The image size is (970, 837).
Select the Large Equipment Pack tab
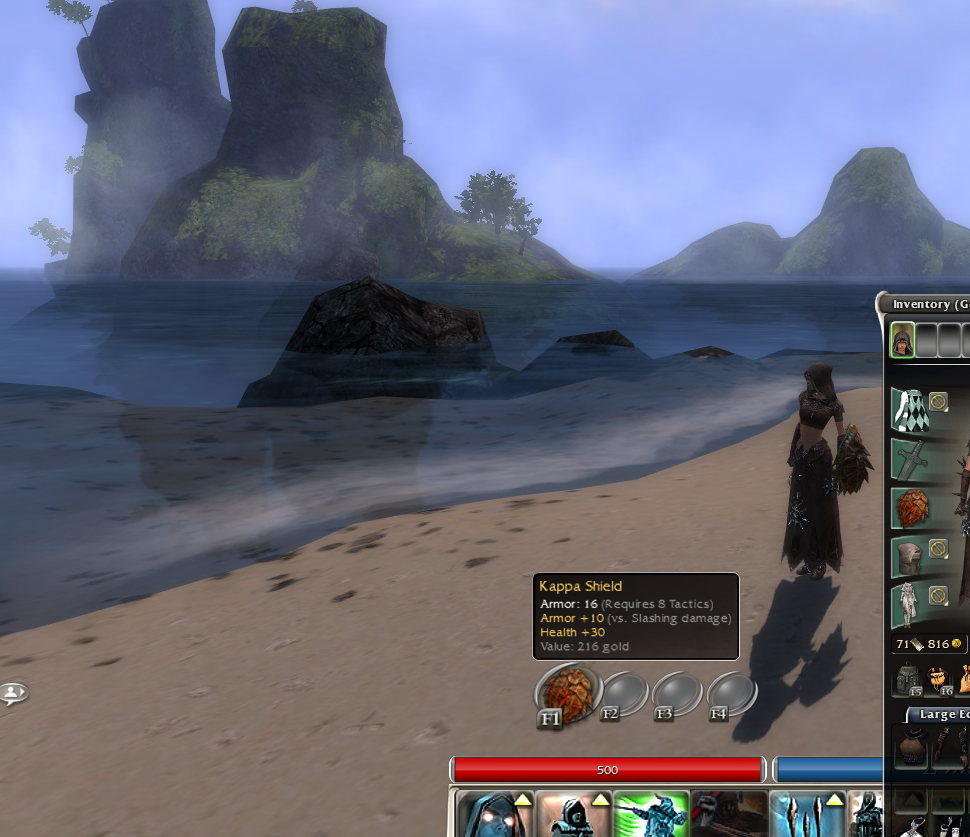[940, 714]
